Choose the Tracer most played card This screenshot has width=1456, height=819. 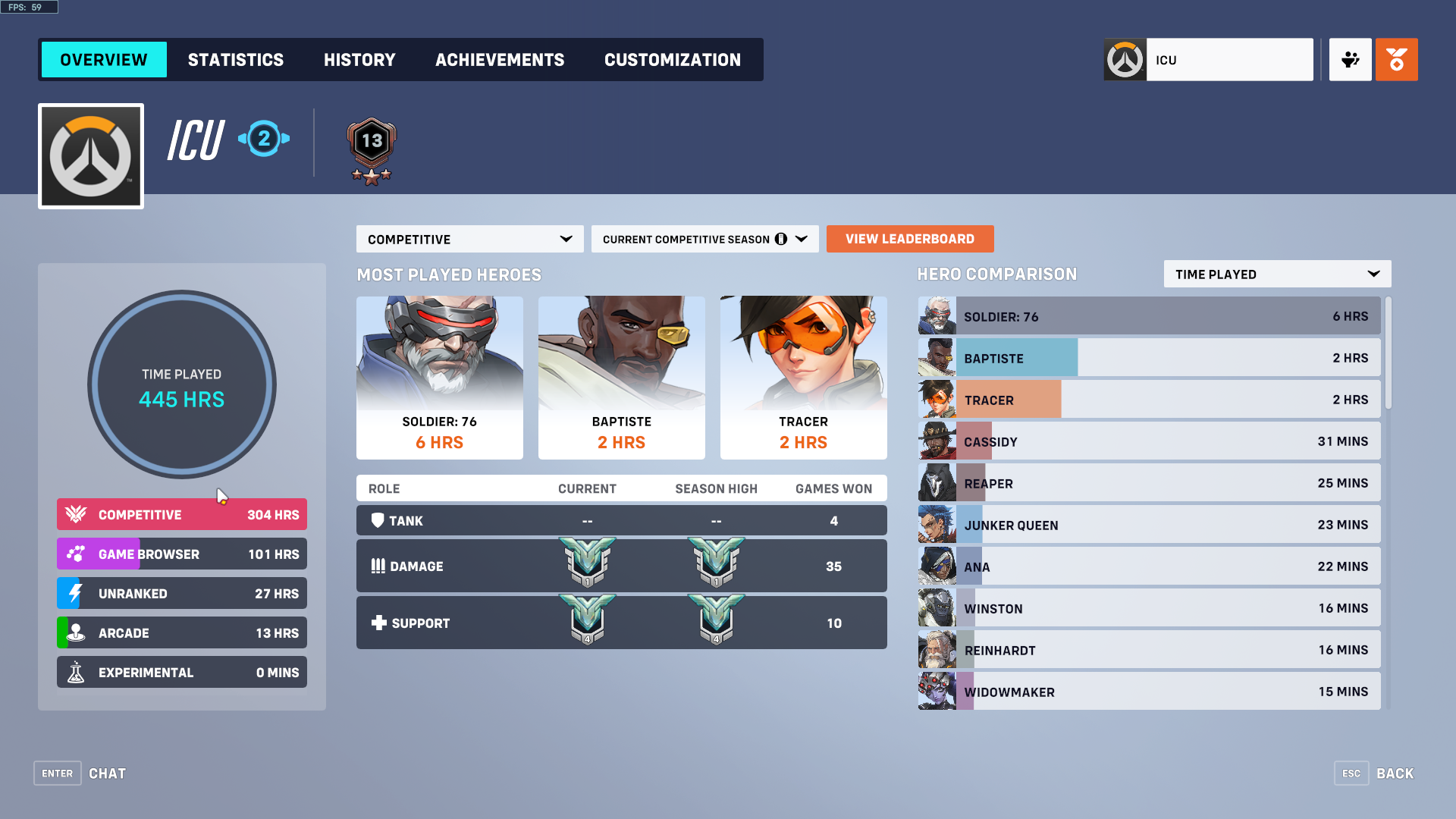pos(804,377)
